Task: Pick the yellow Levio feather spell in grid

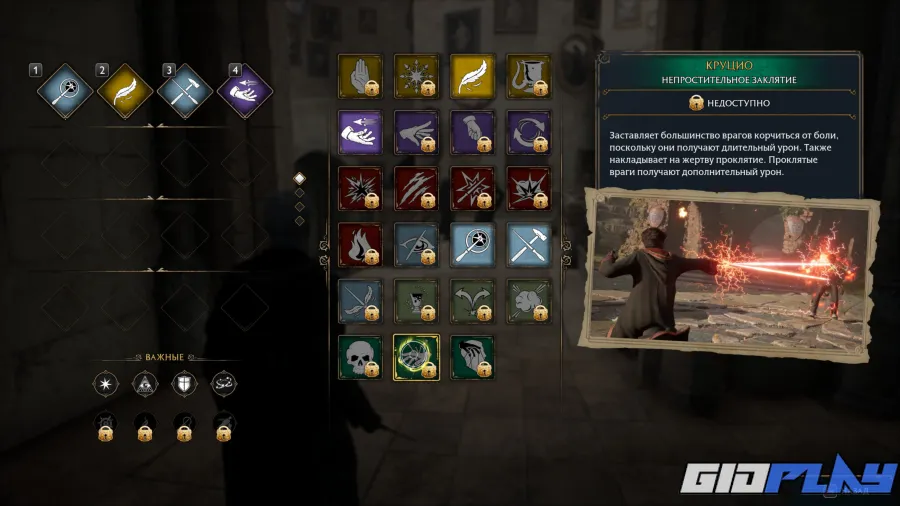Action: pos(471,74)
